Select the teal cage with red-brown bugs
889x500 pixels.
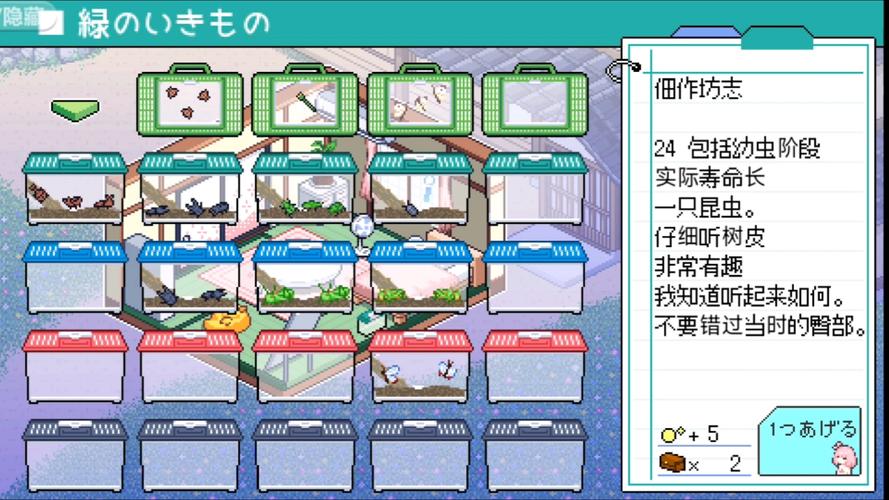coord(75,190)
